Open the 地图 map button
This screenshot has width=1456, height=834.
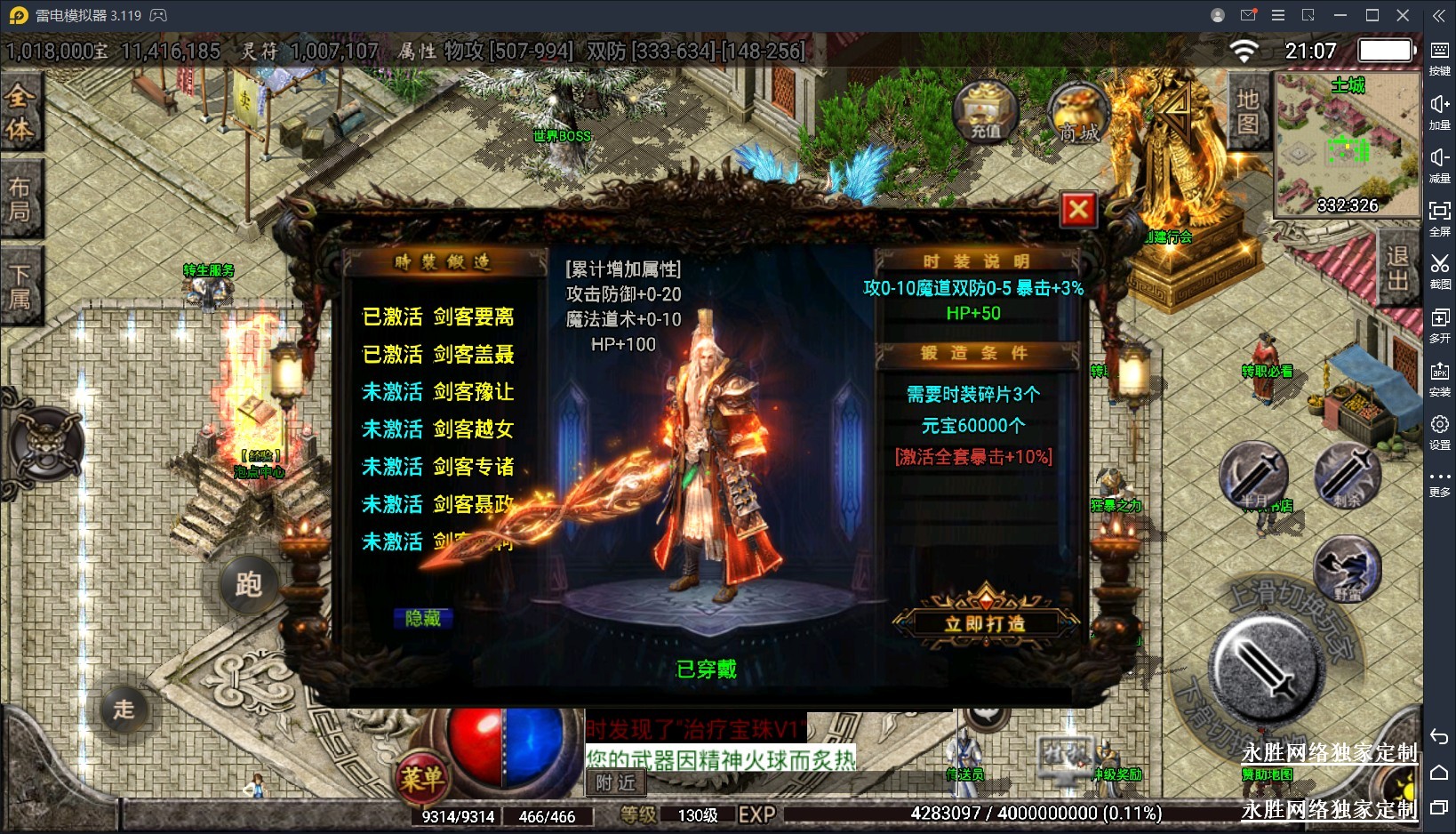click(1248, 111)
